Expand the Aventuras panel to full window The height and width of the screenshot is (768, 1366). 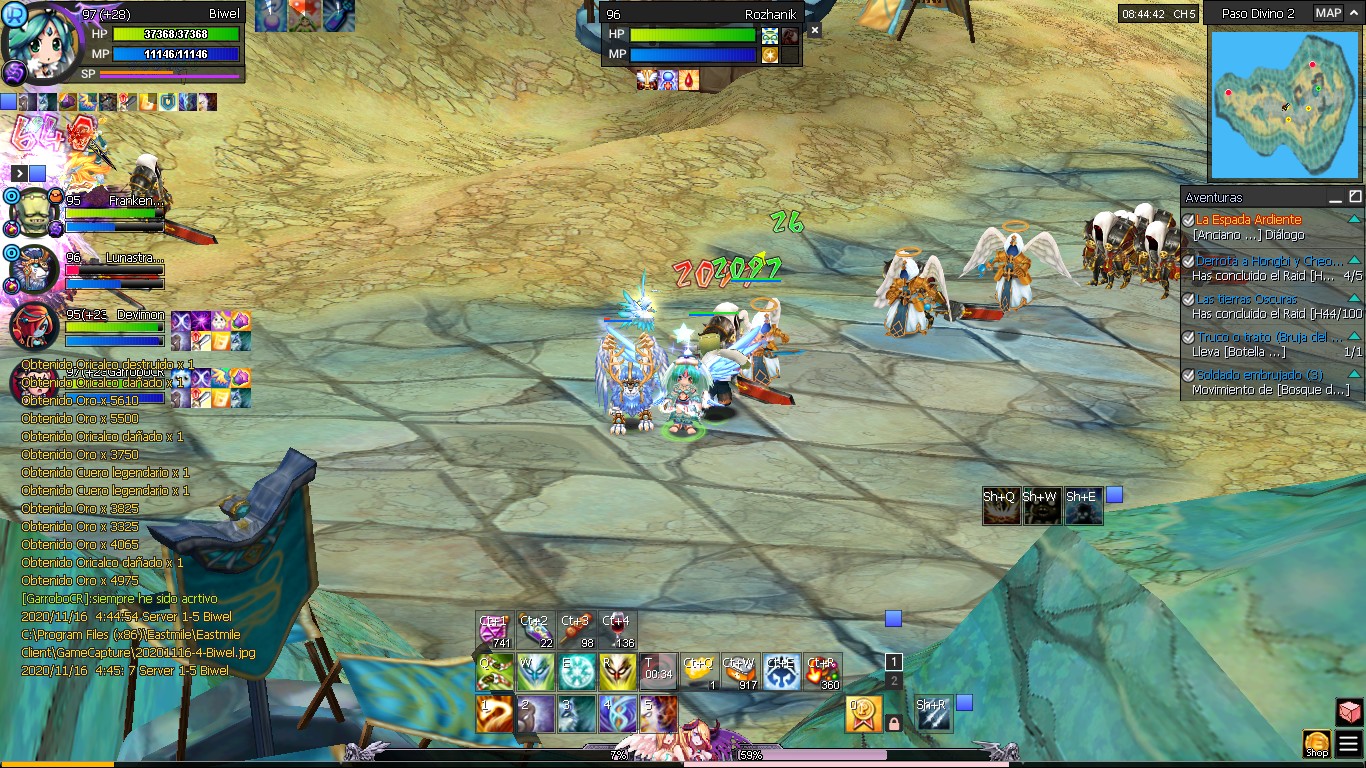coord(1355,197)
